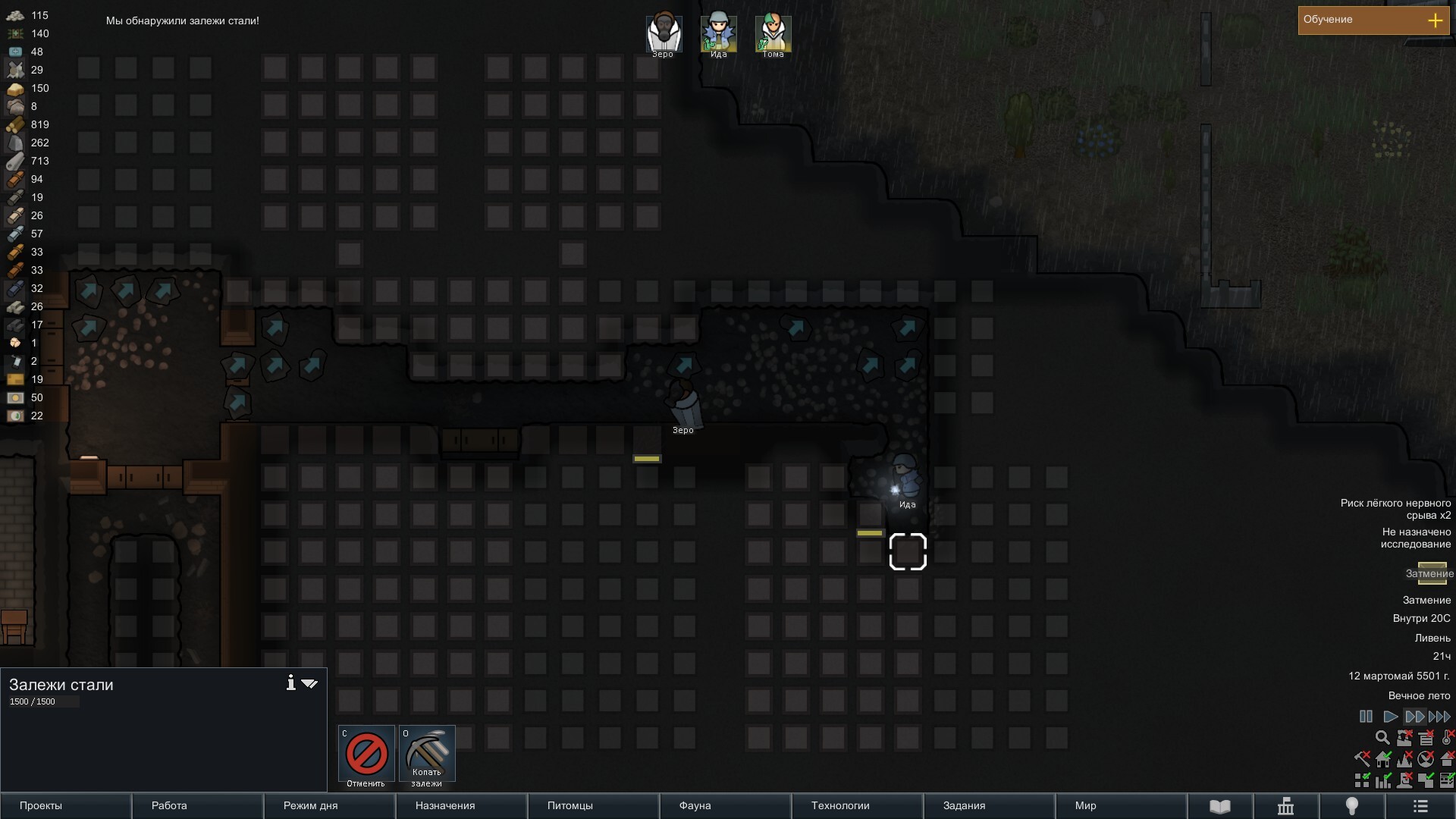The image size is (1456, 819).
Task: Open the Затмение eclipse event letter
Action: click(x=1432, y=573)
